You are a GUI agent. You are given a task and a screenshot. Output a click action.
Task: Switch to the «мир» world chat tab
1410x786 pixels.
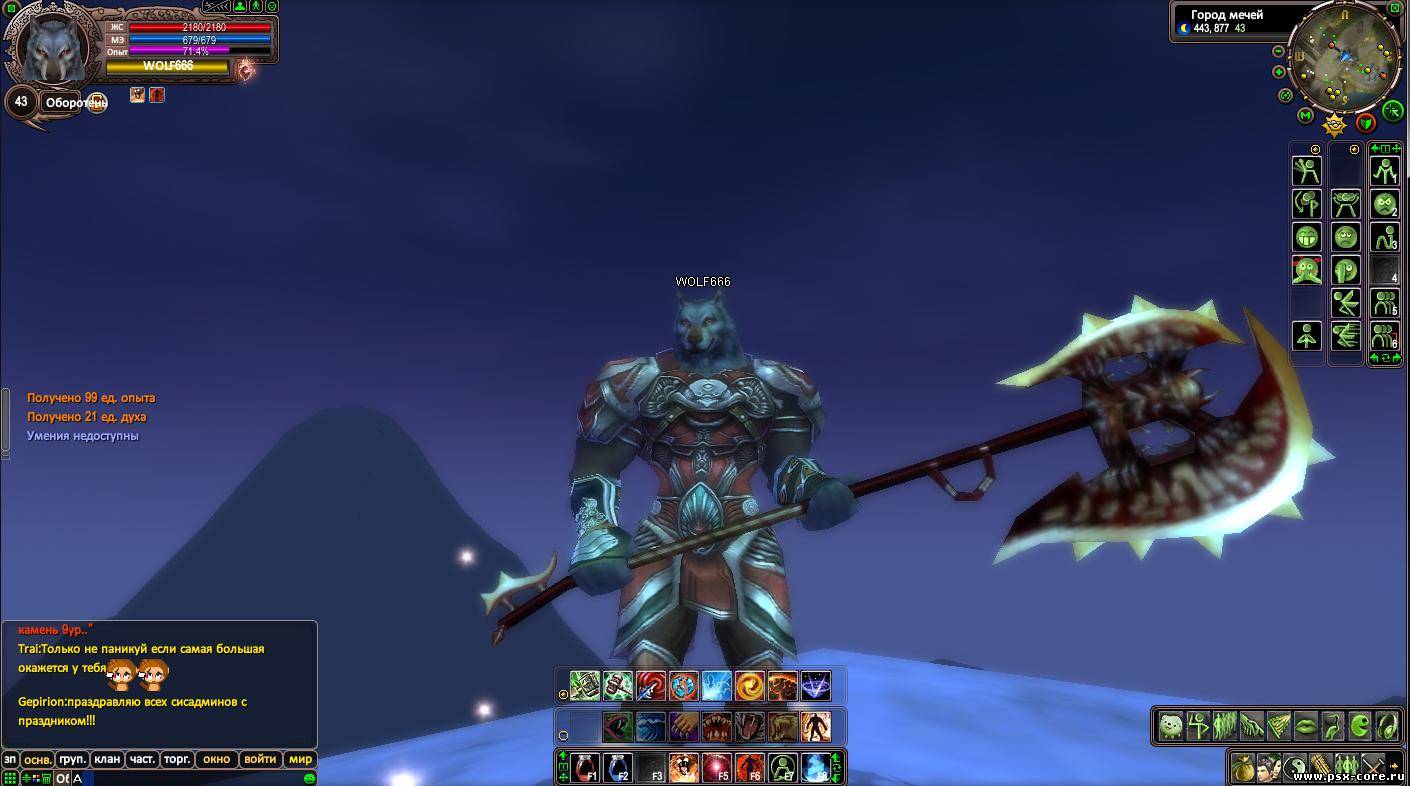(300, 759)
